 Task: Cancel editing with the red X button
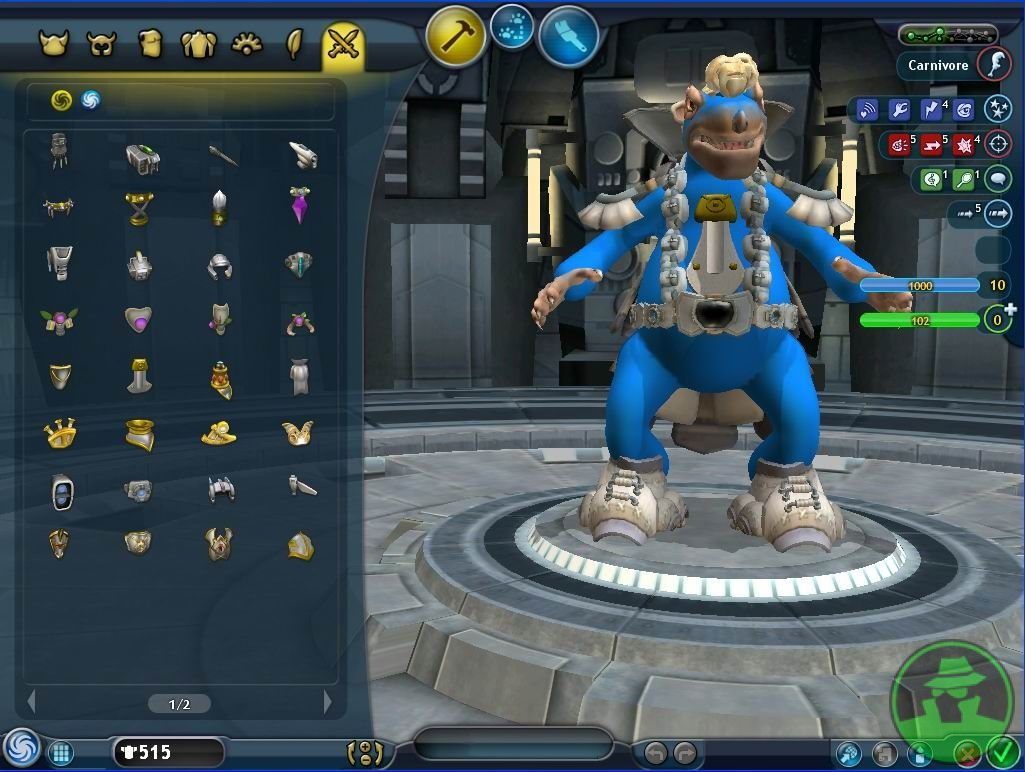(x=966, y=753)
